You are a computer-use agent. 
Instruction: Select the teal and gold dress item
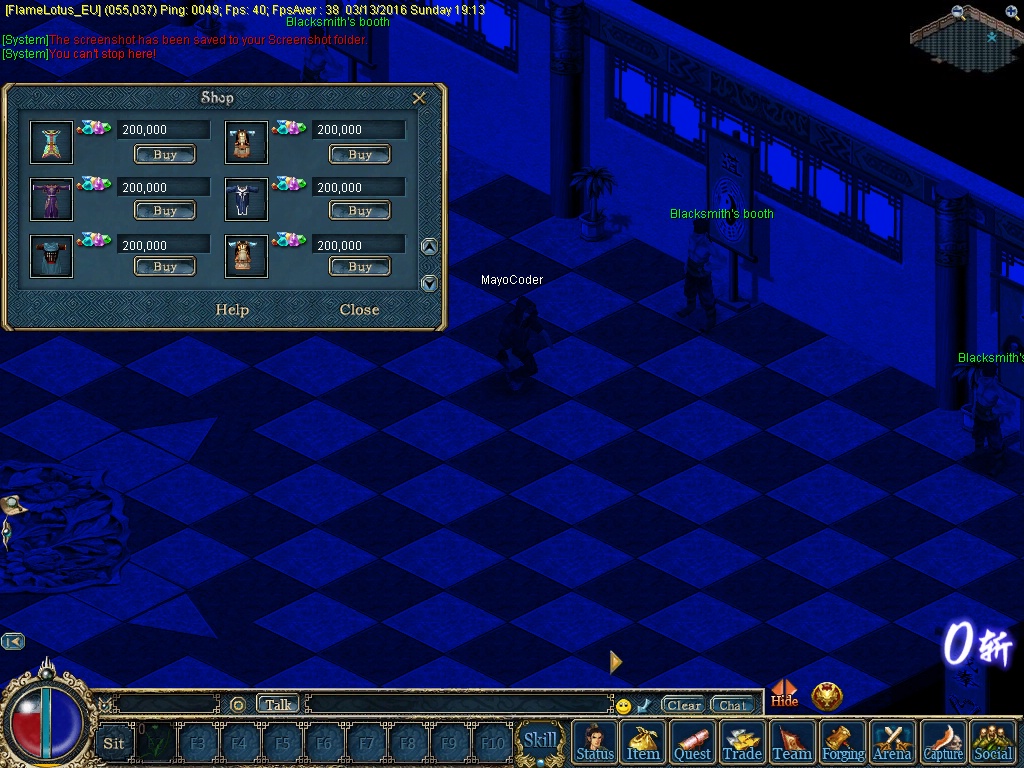point(51,142)
